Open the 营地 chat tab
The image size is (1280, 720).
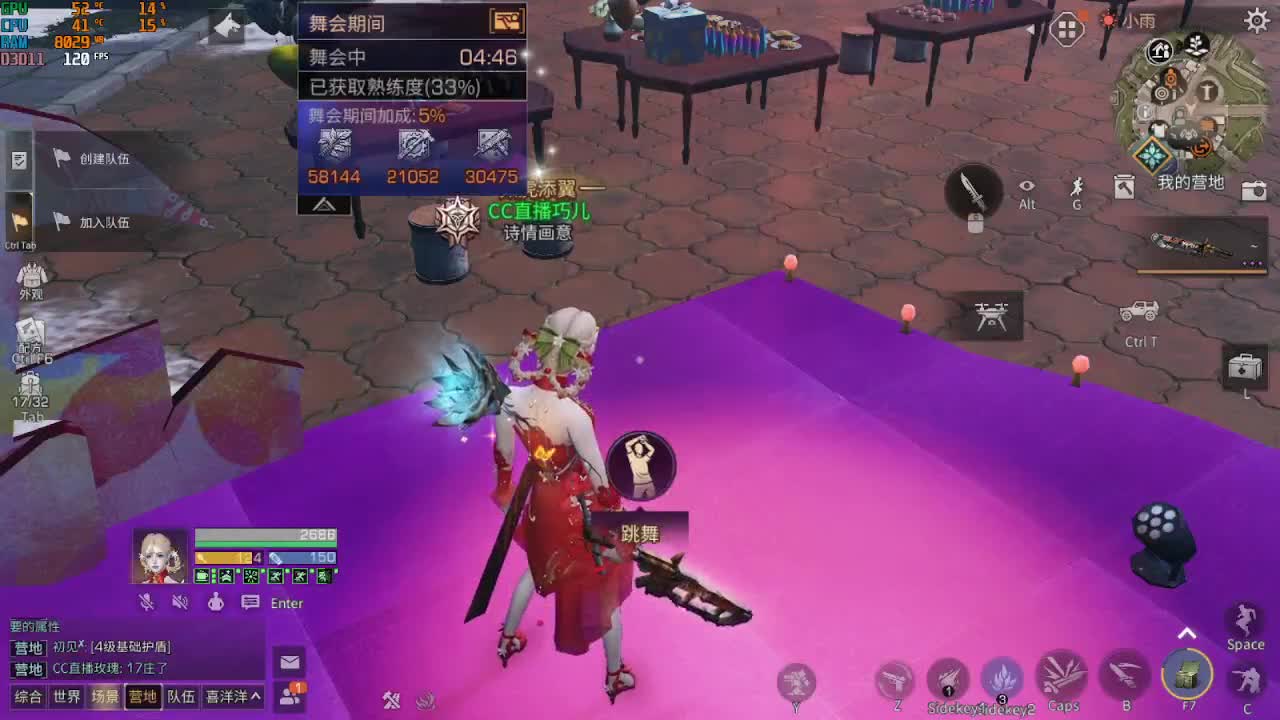click(x=141, y=696)
